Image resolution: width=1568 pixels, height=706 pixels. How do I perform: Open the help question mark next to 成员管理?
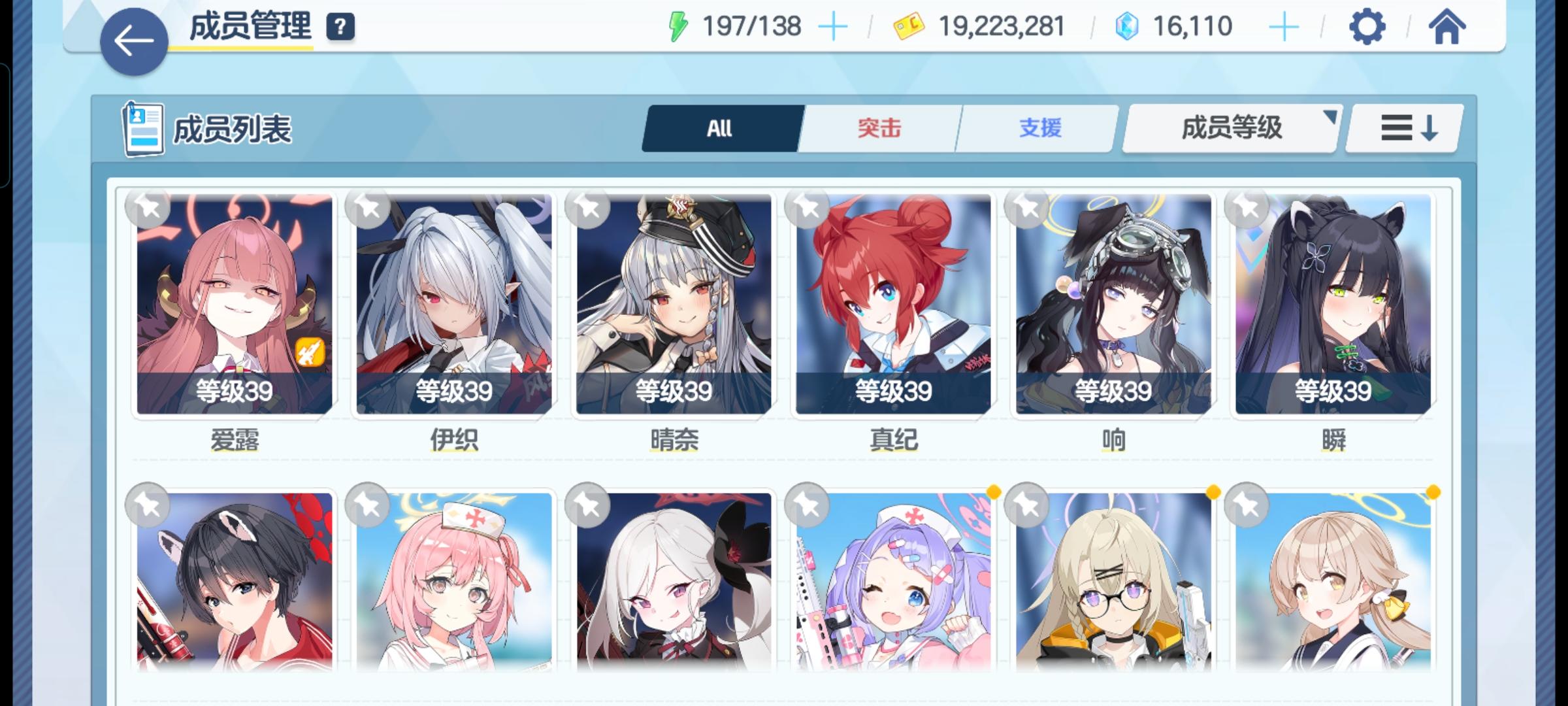339,27
